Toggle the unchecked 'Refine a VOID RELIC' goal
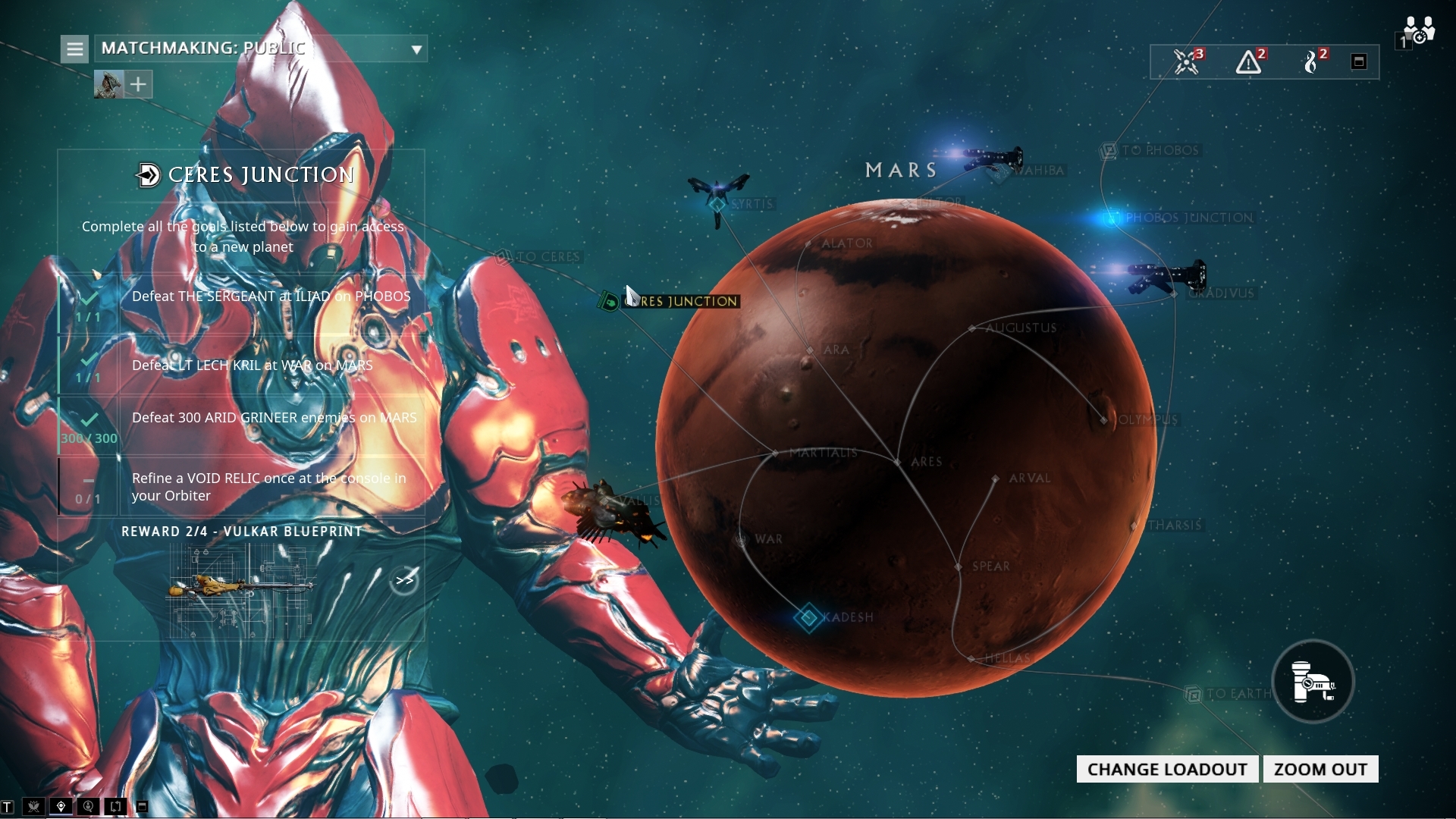1456x819 pixels. pos(89,482)
